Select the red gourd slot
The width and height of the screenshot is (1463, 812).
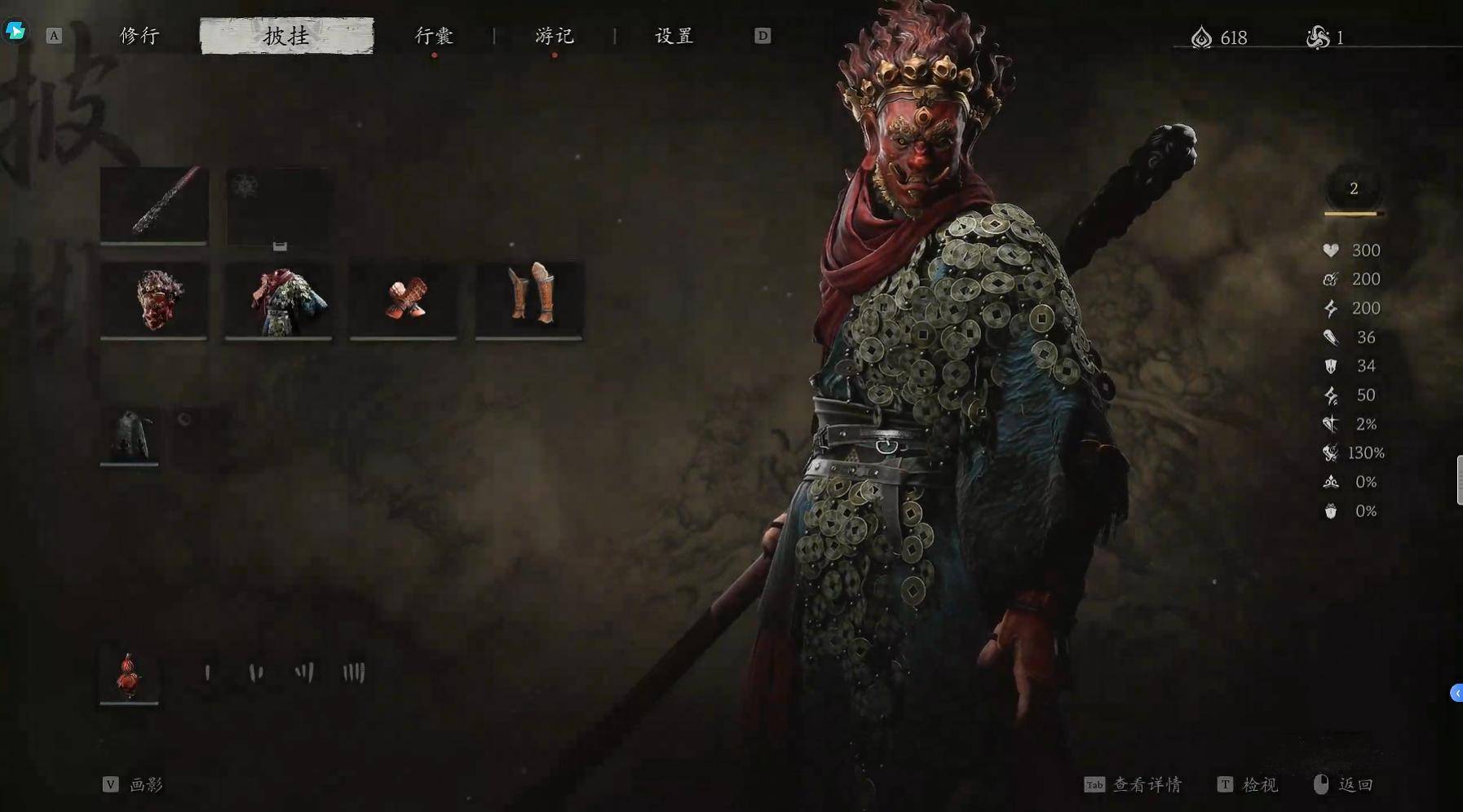130,675
